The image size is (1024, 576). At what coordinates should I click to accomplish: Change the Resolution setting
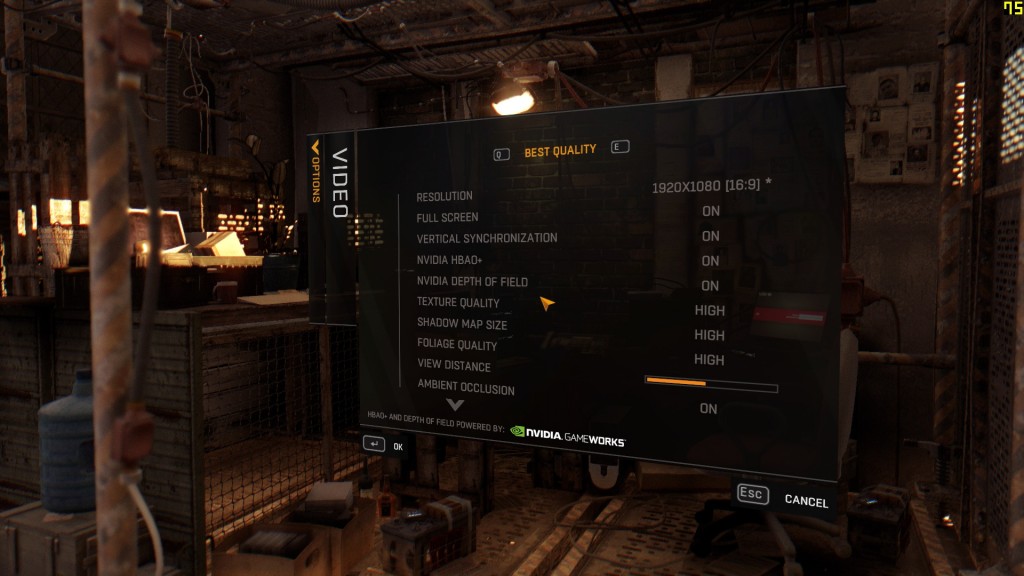coord(711,187)
